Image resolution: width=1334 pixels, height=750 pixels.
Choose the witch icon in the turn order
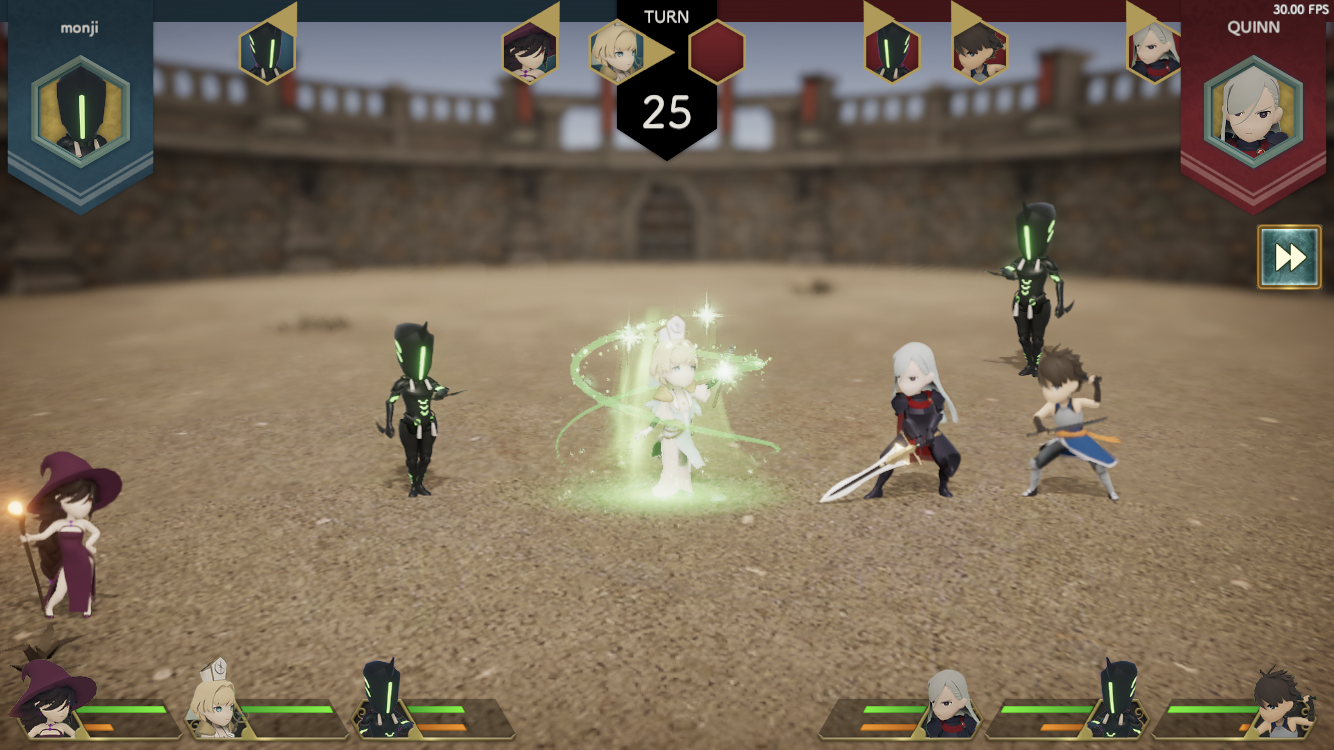tap(530, 52)
